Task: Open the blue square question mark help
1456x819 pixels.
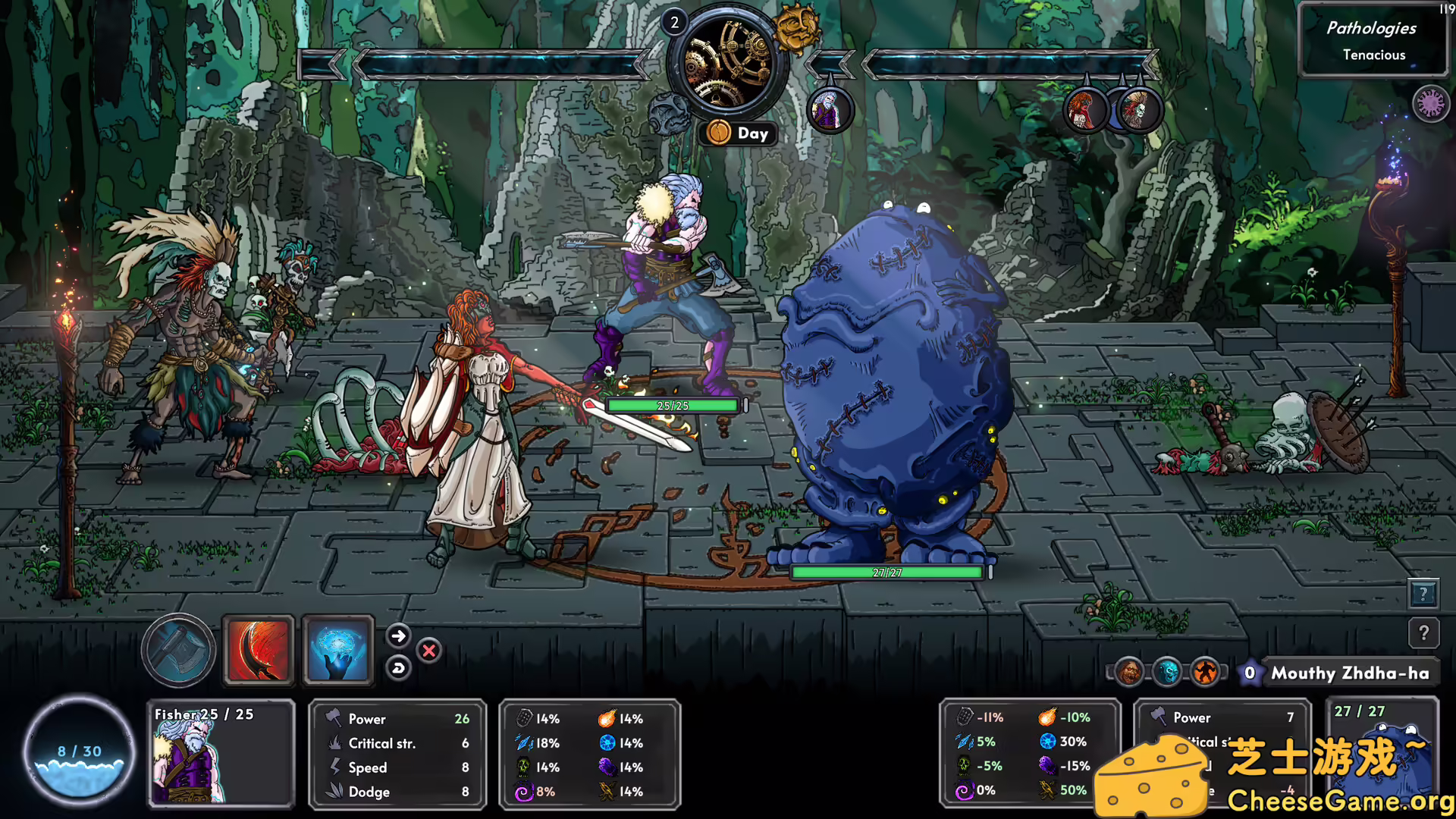Action: 1423,594
